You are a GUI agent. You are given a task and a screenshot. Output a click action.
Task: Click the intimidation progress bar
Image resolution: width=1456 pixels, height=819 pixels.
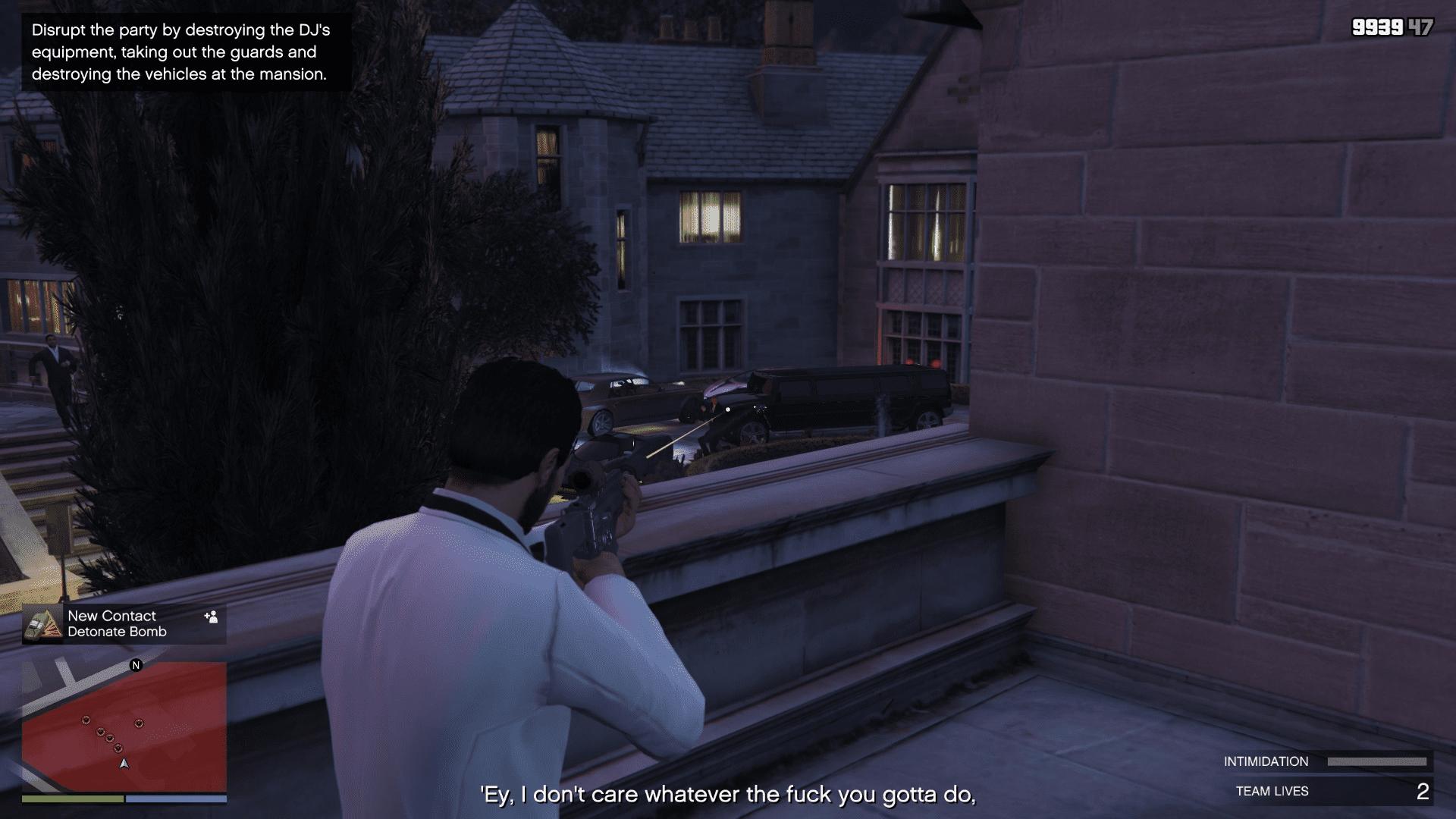click(1378, 761)
